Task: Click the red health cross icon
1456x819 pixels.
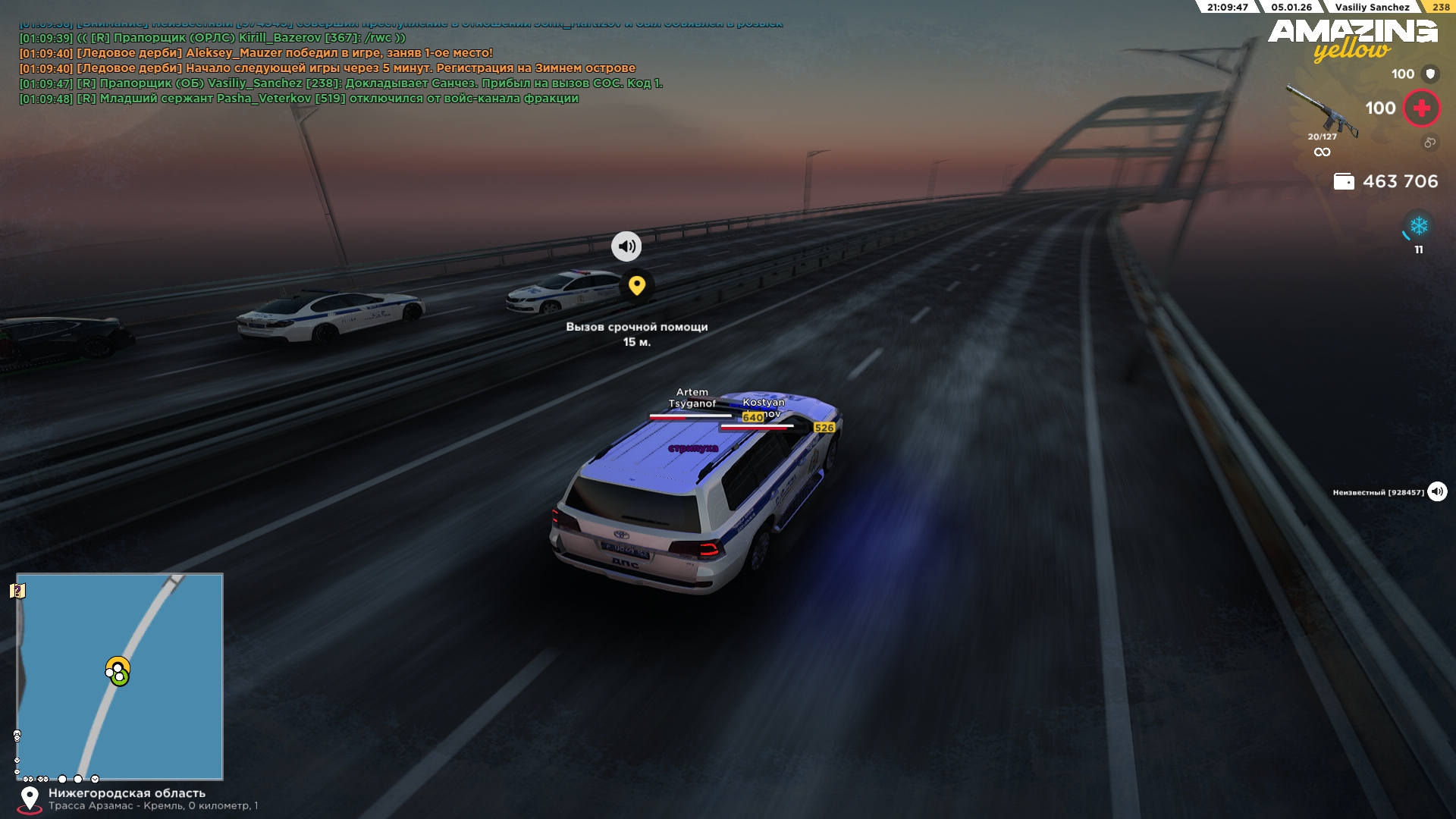Action: [1422, 108]
